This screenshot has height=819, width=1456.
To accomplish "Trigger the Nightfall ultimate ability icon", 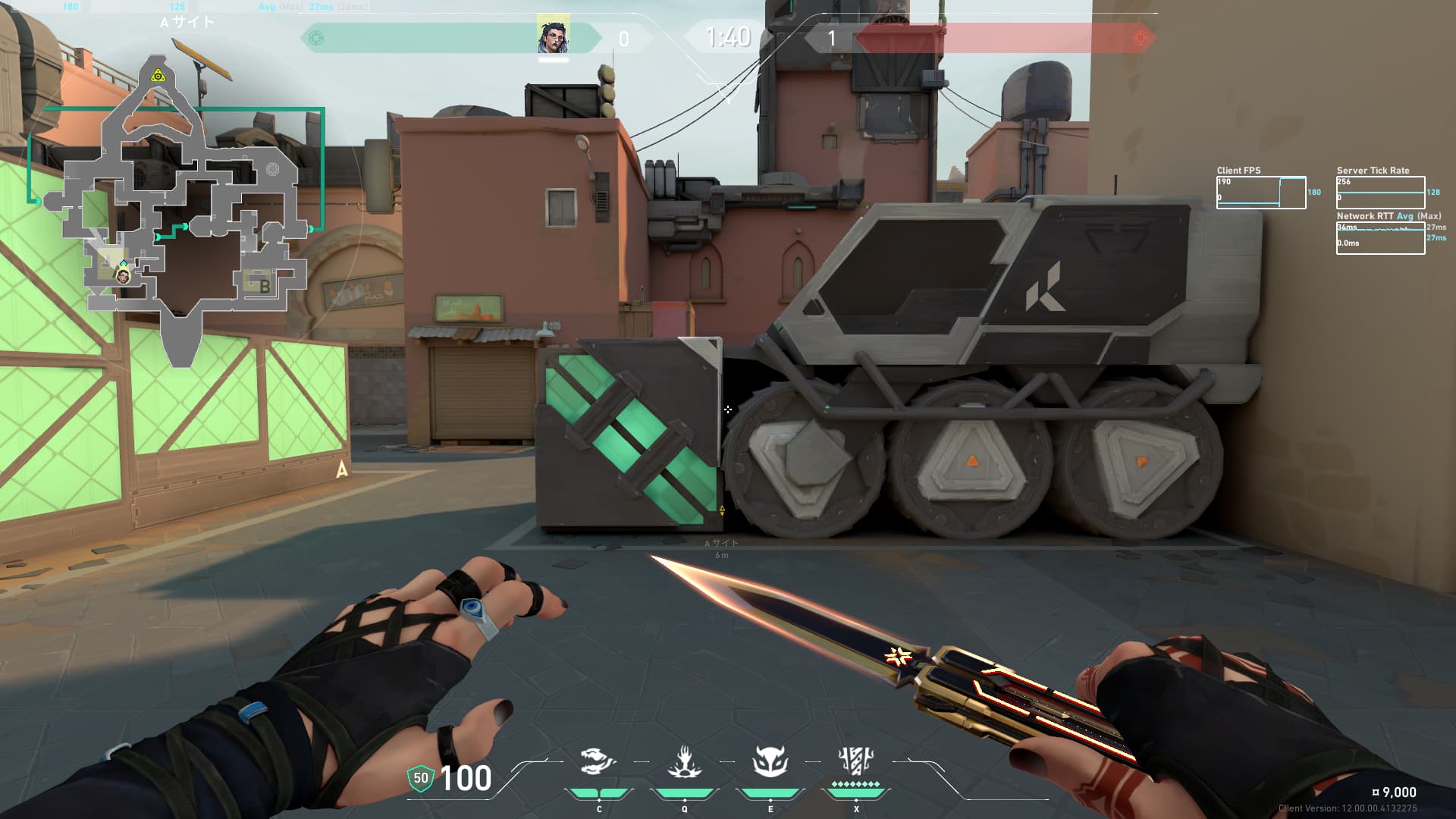I will (x=855, y=760).
